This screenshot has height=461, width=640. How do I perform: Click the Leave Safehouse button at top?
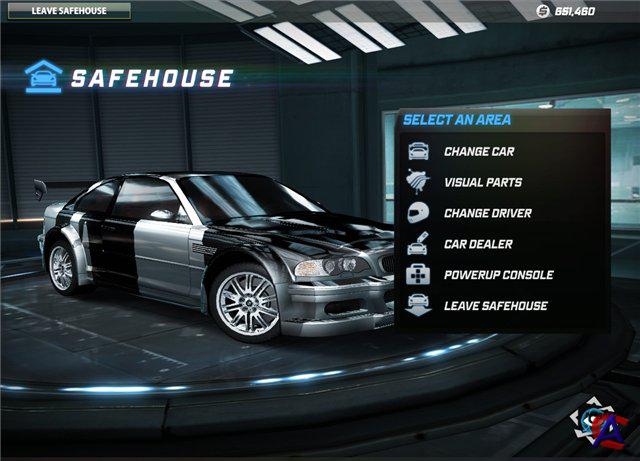[x=65, y=12]
